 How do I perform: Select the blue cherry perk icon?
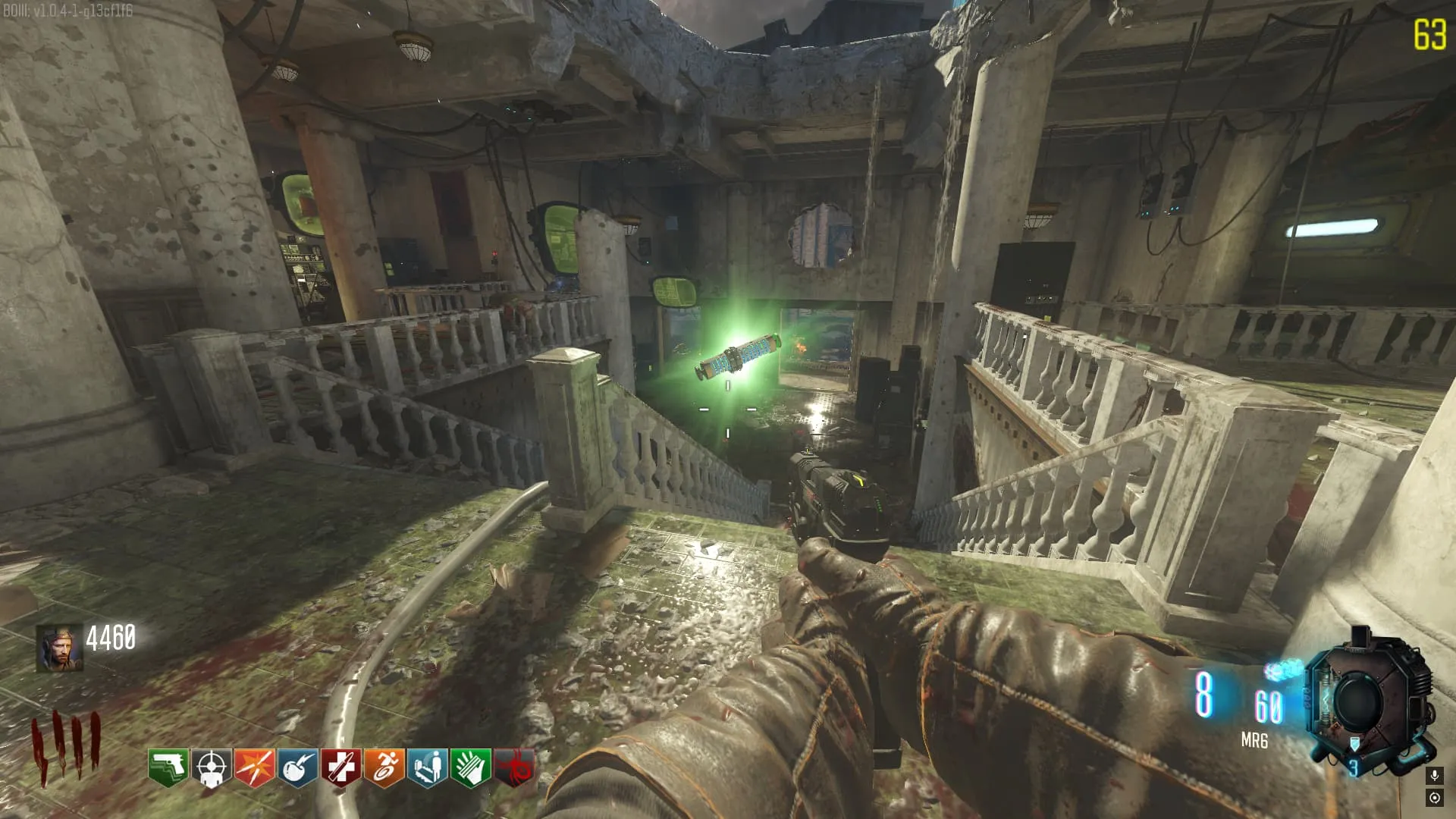298,767
